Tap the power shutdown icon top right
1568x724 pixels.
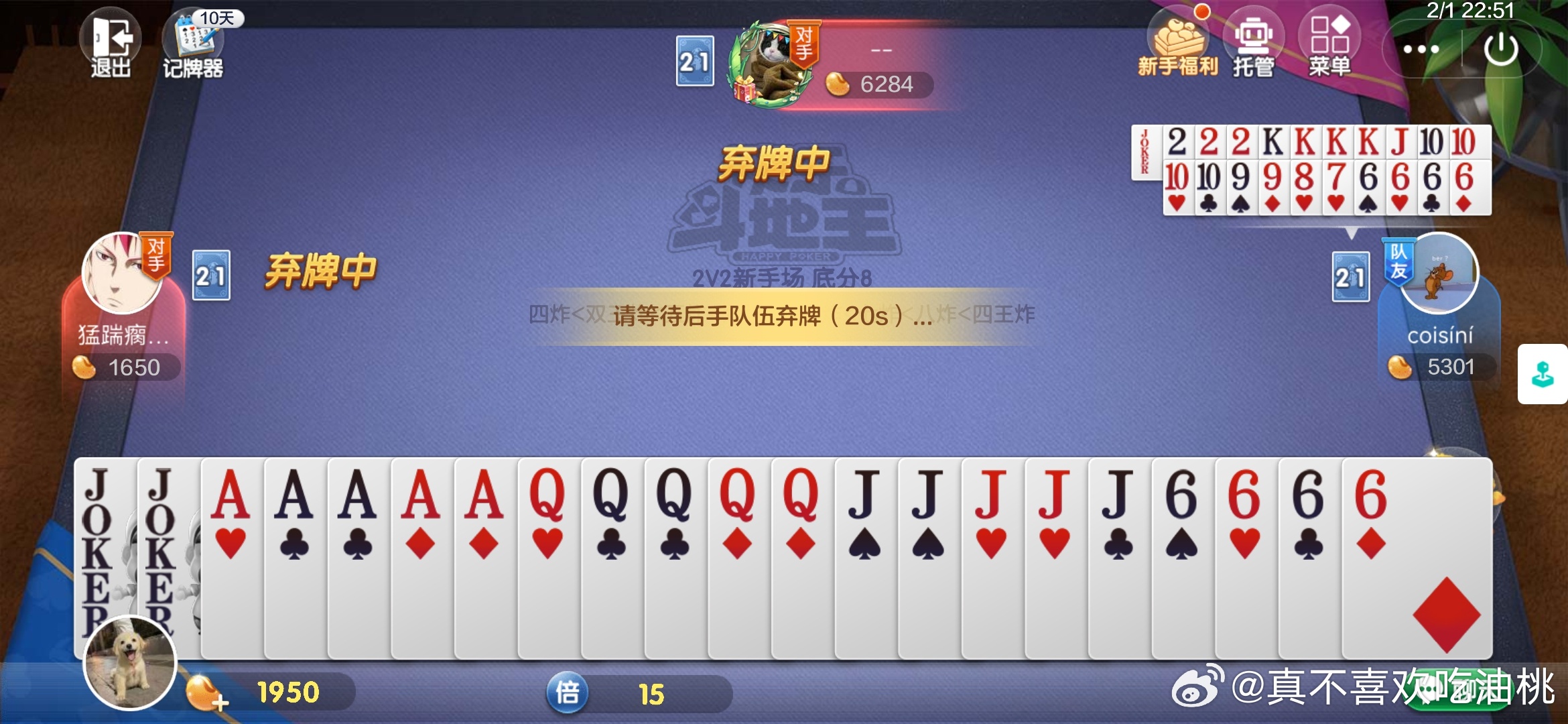[1502, 48]
